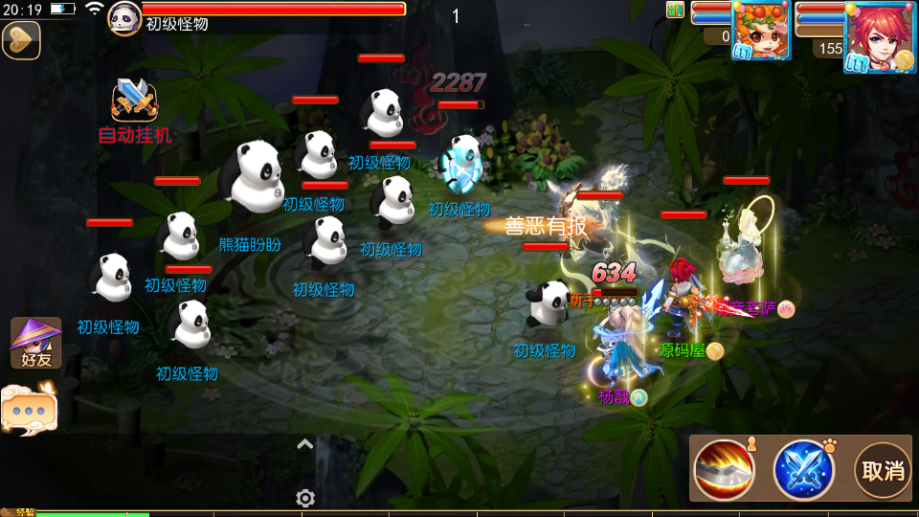Viewport: 919px width, 517px height.
Task: Activate the fiery slash skill
Action: coord(724,469)
